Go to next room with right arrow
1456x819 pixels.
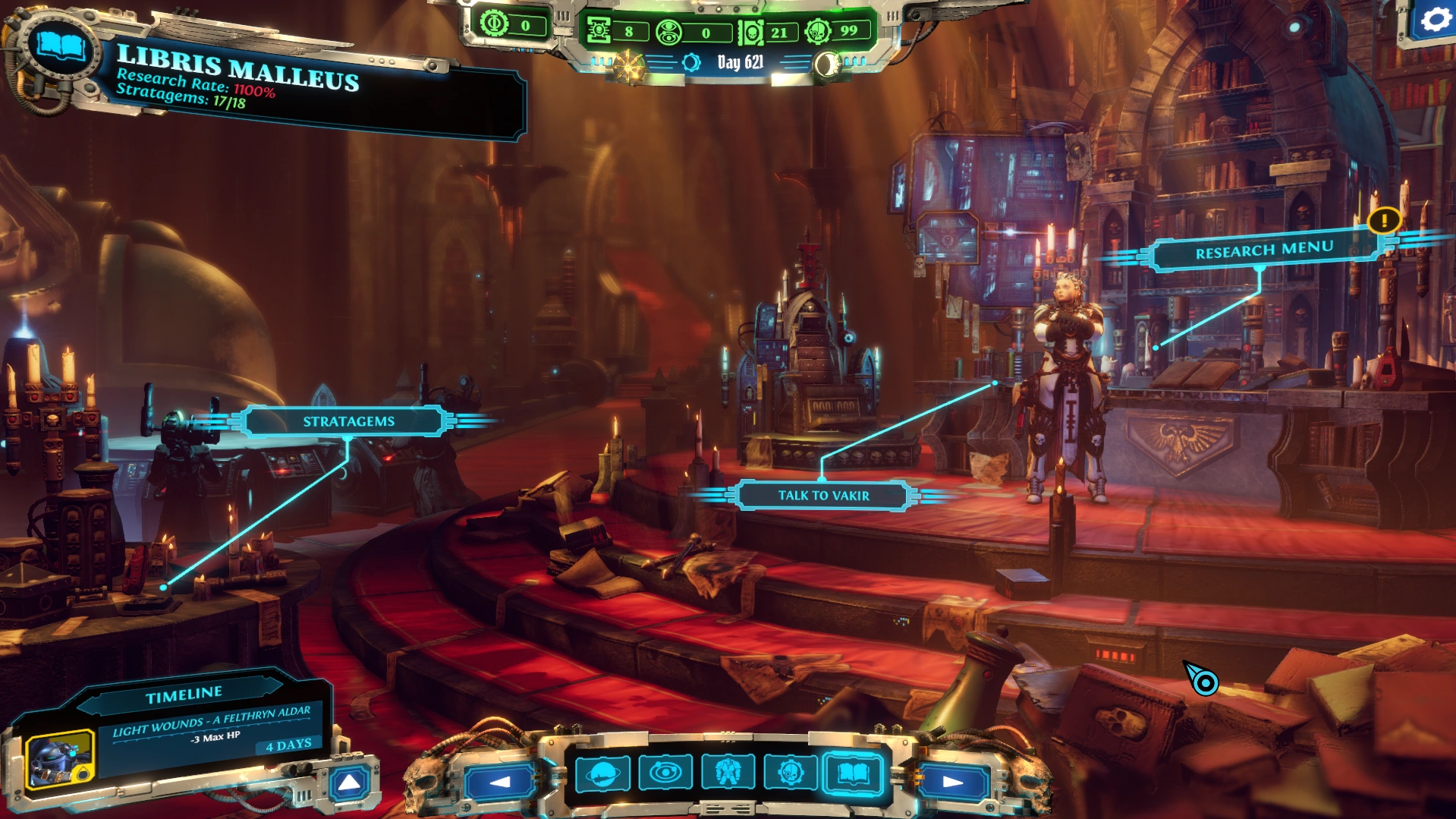click(952, 781)
